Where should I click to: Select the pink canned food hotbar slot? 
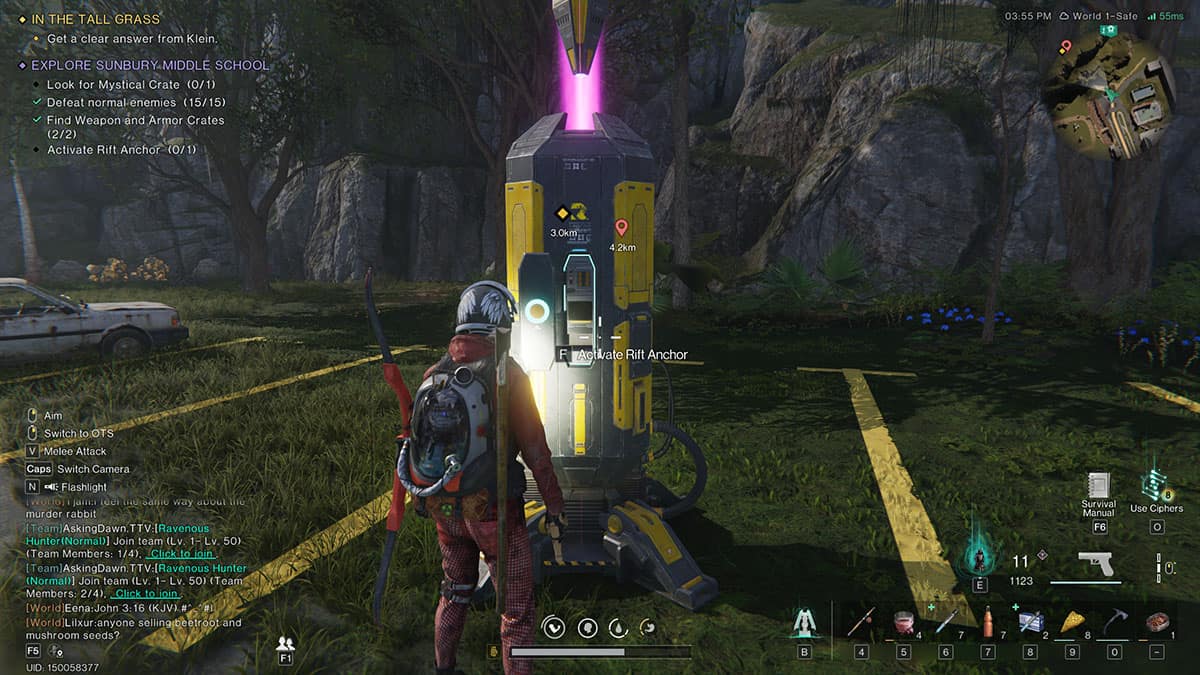[904, 622]
